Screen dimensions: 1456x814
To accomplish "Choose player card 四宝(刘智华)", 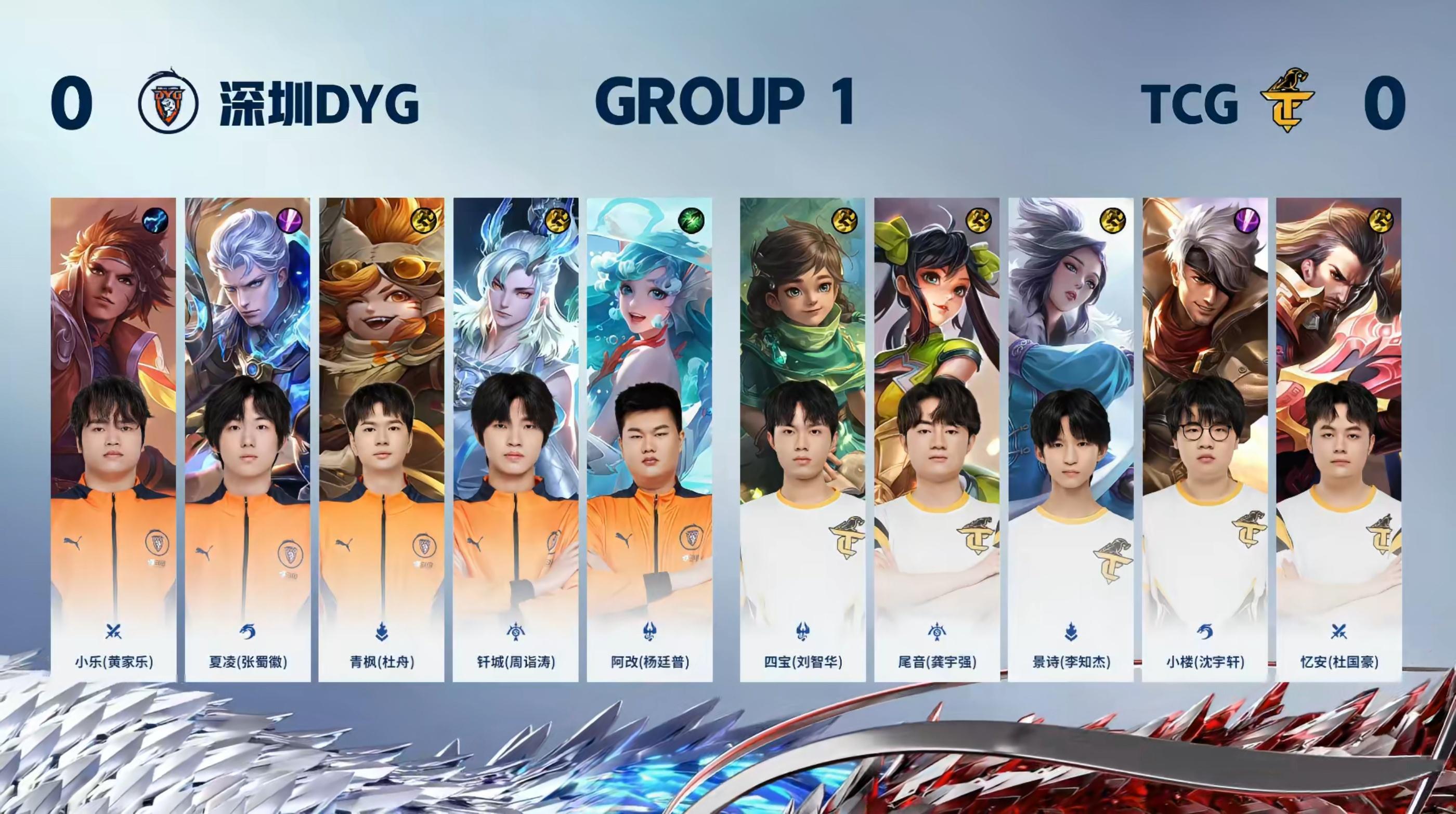I will tap(802, 439).
